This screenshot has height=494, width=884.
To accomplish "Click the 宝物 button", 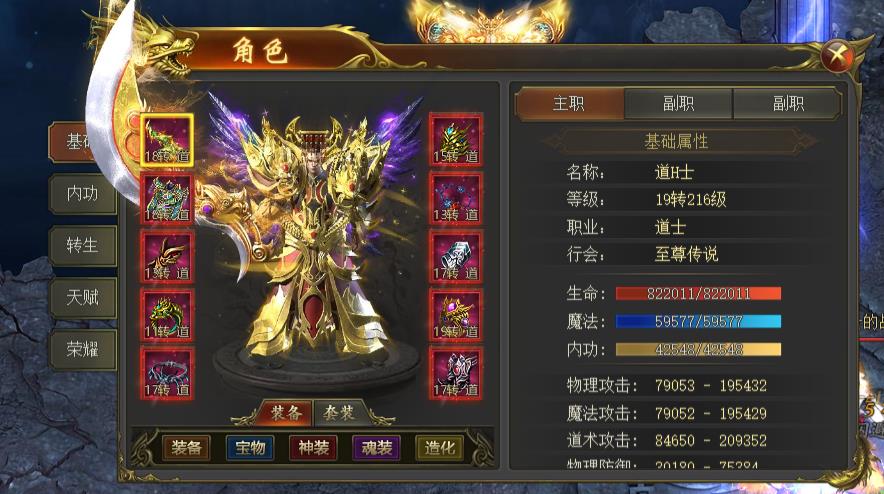I will point(250,448).
